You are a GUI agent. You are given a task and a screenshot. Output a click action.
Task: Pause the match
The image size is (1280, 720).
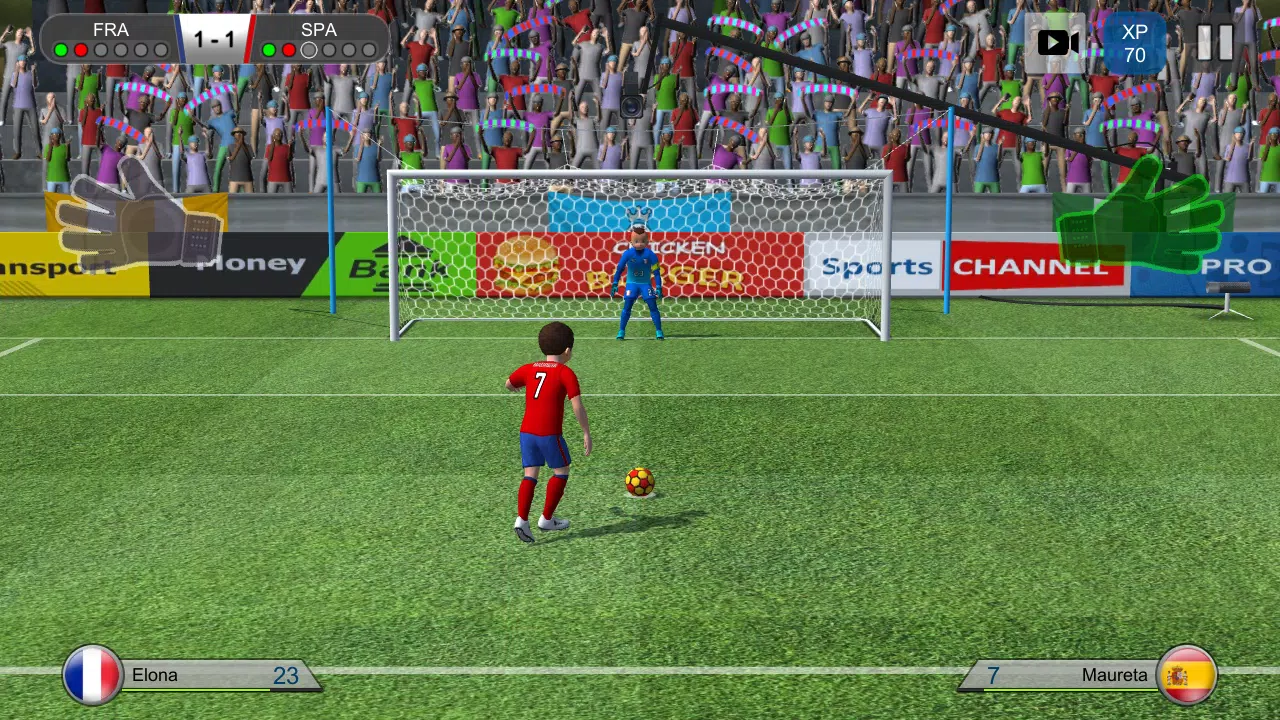pos(1210,44)
